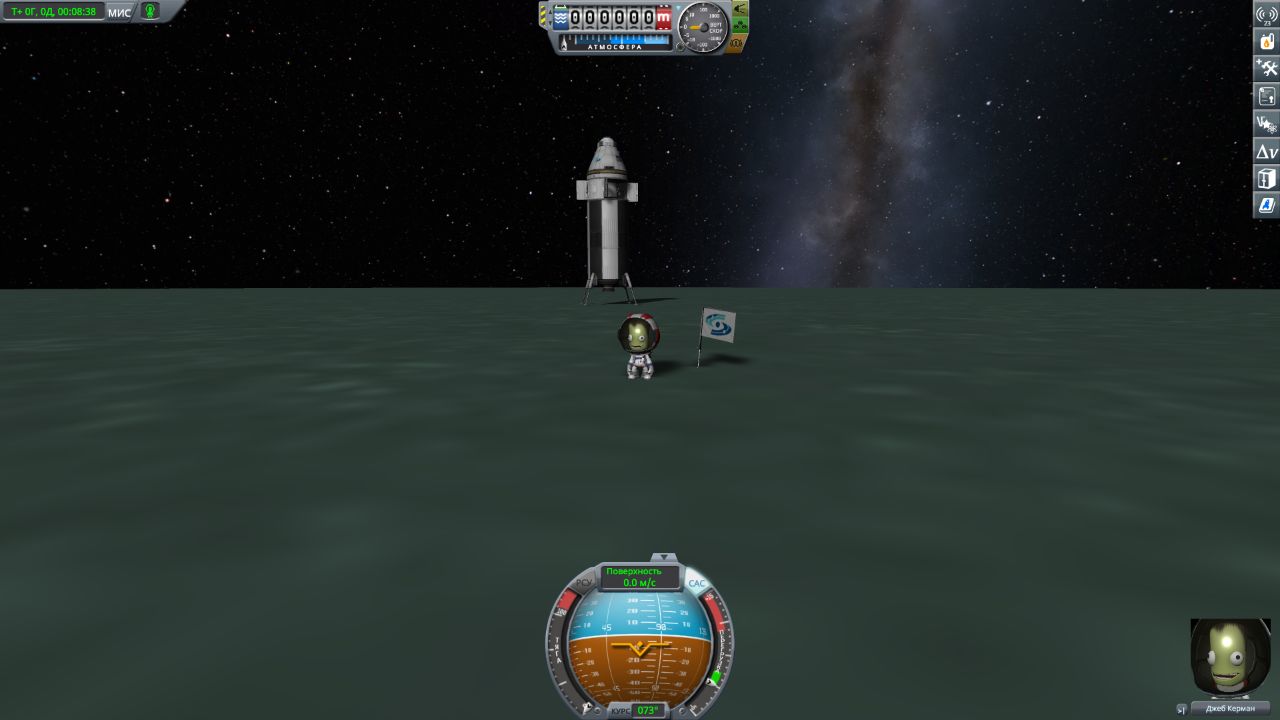Open the star and atom toolbar button

tap(1267, 124)
